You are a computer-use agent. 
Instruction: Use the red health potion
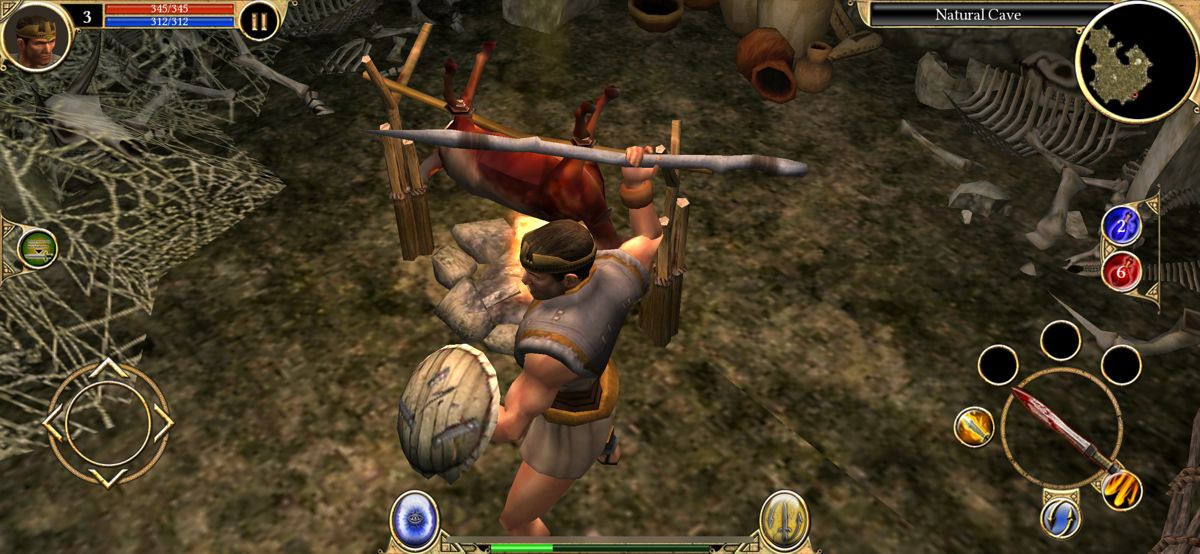click(1121, 269)
